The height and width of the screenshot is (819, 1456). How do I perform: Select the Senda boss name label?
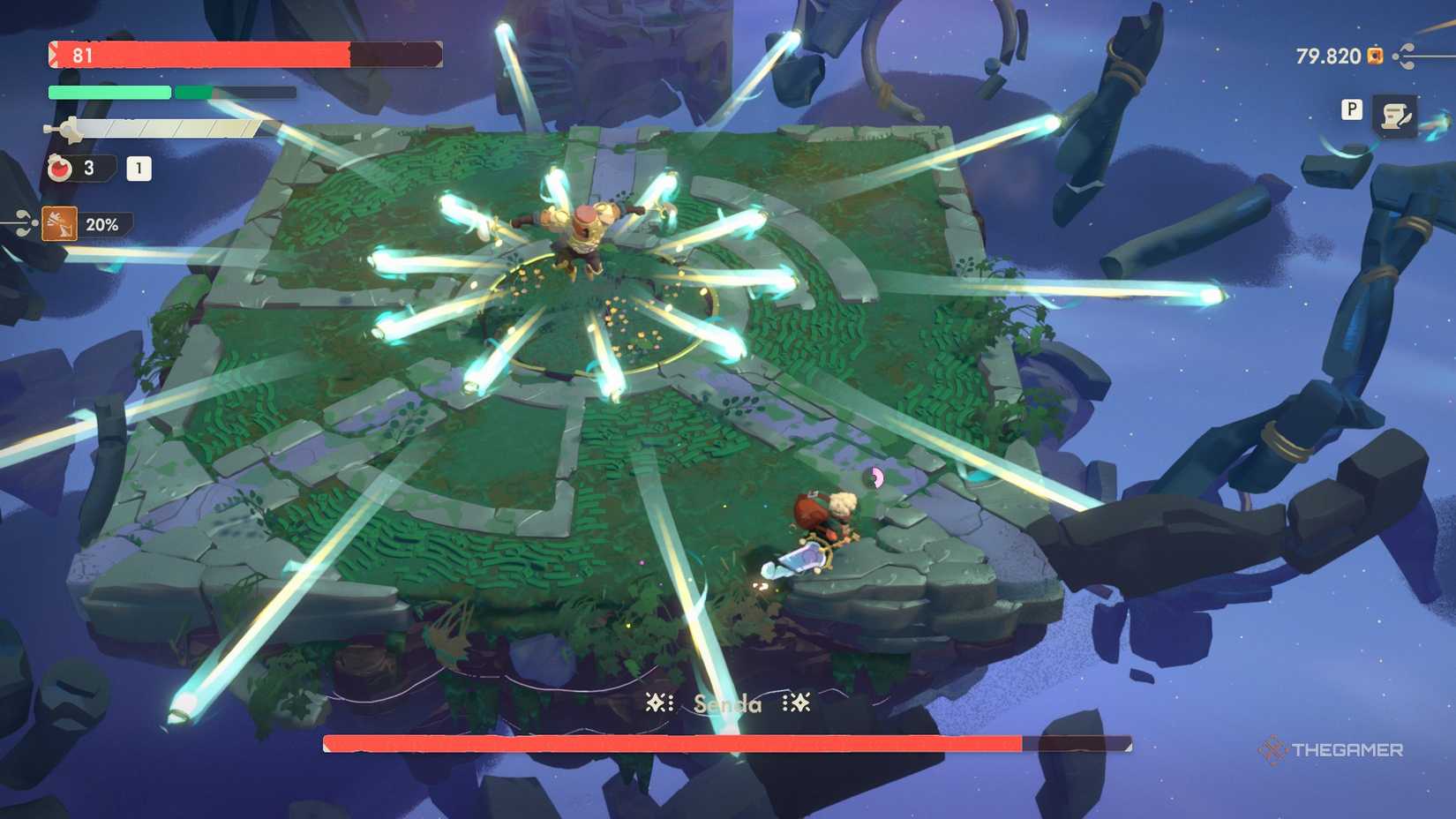(726, 703)
